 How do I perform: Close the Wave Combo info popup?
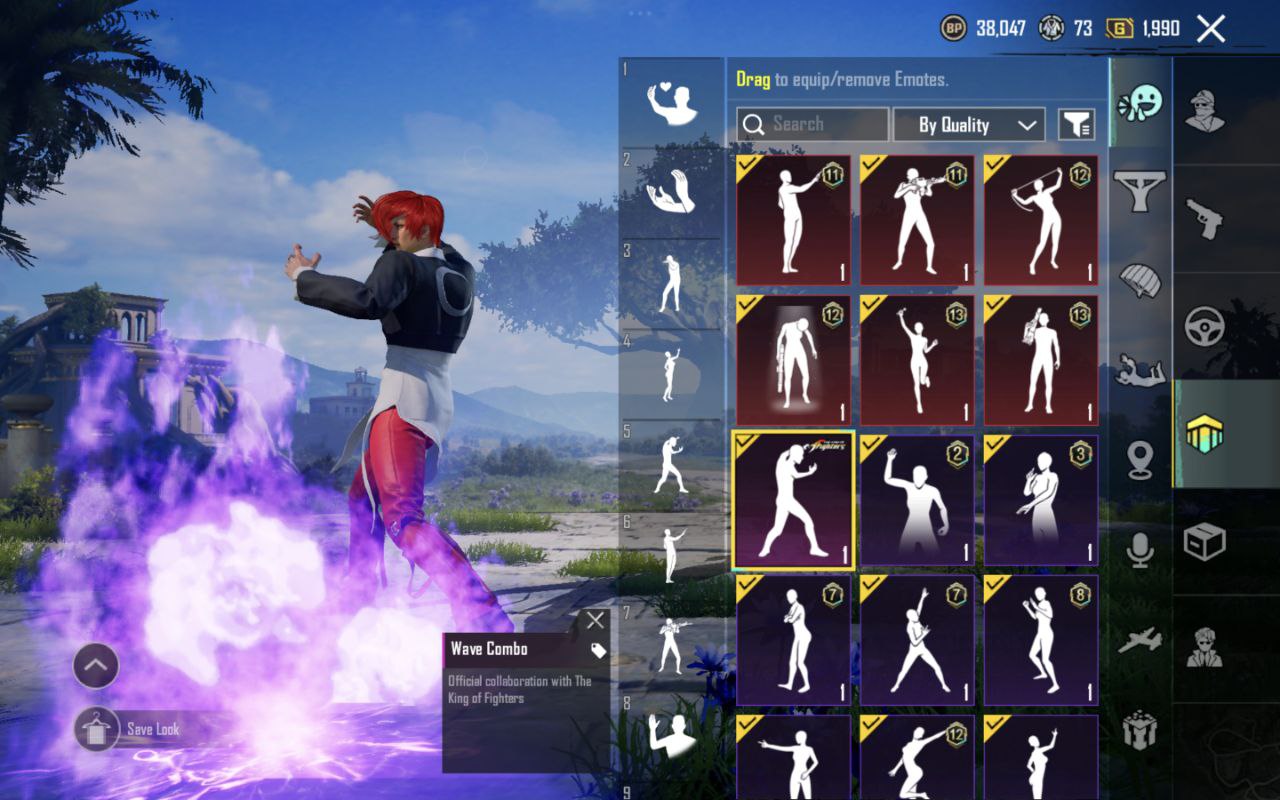(x=595, y=620)
